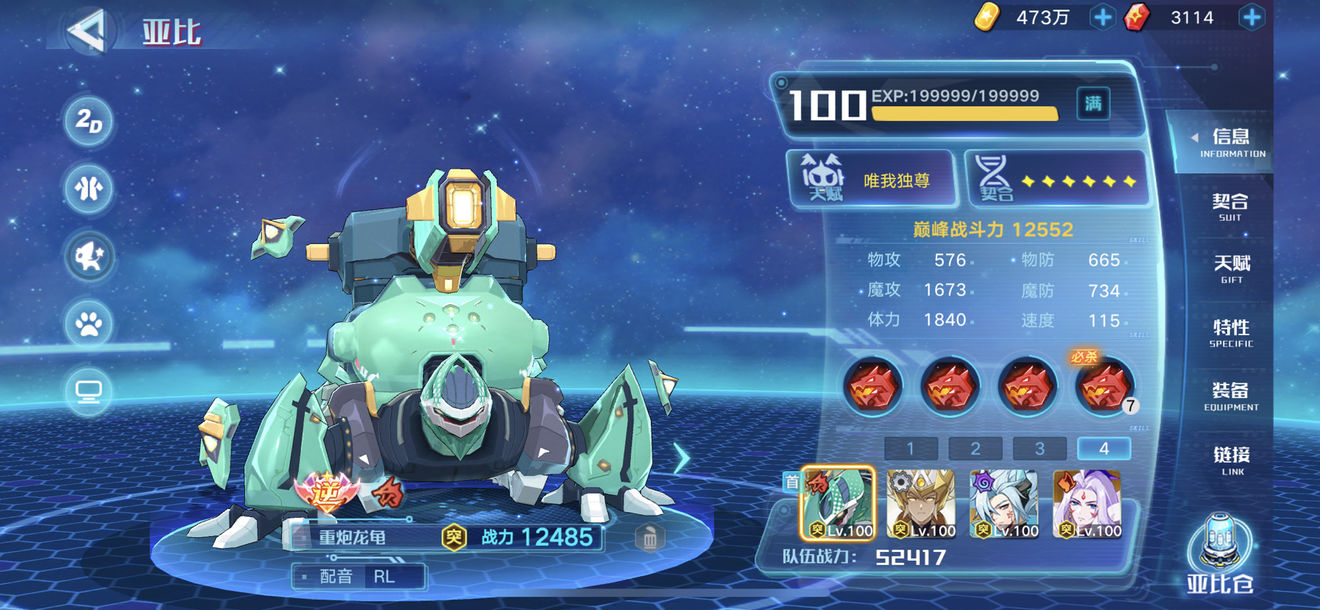Add more gold coins with plus button

pos(1102,17)
